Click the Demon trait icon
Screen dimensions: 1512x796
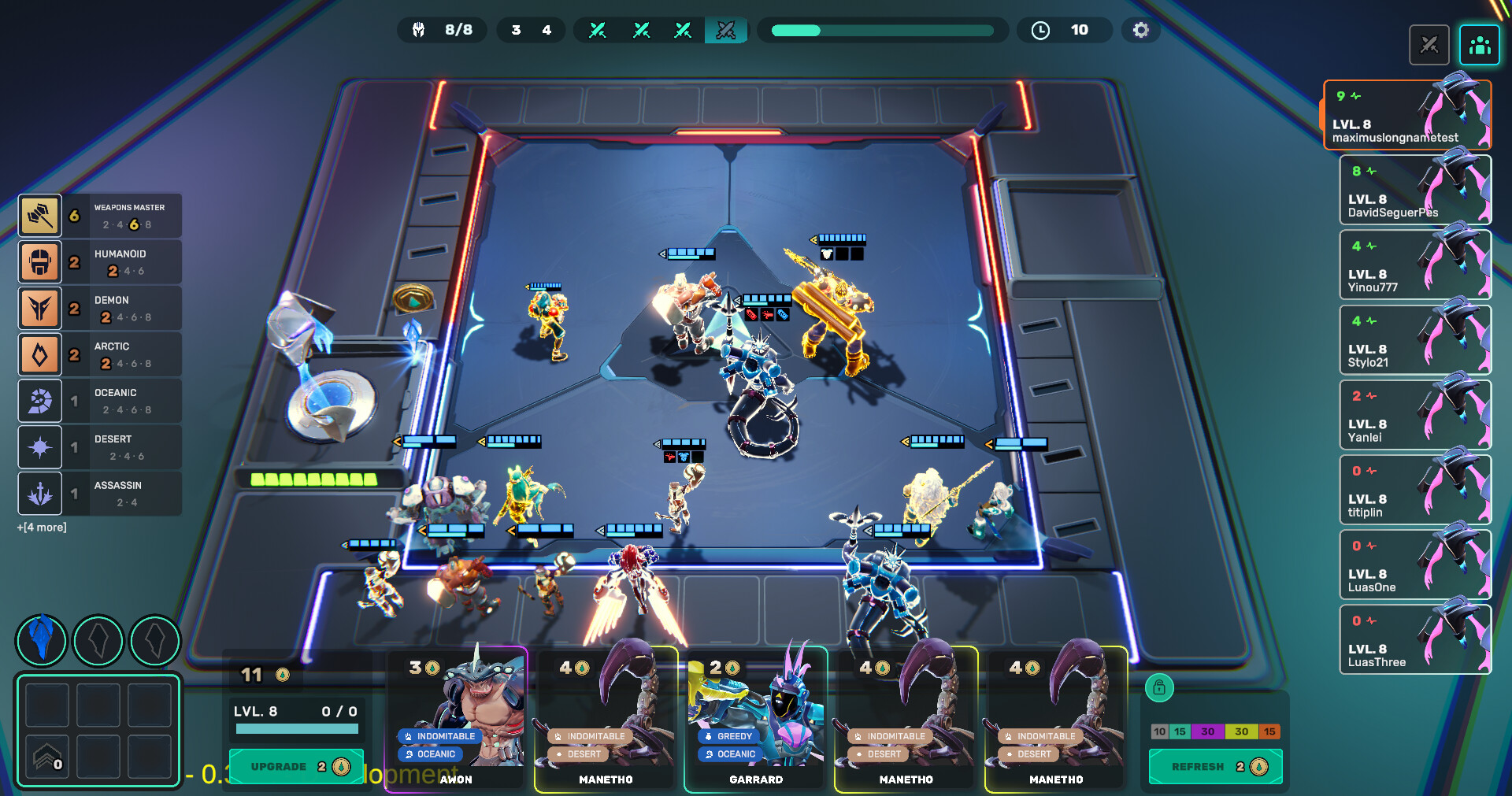[40, 308]
